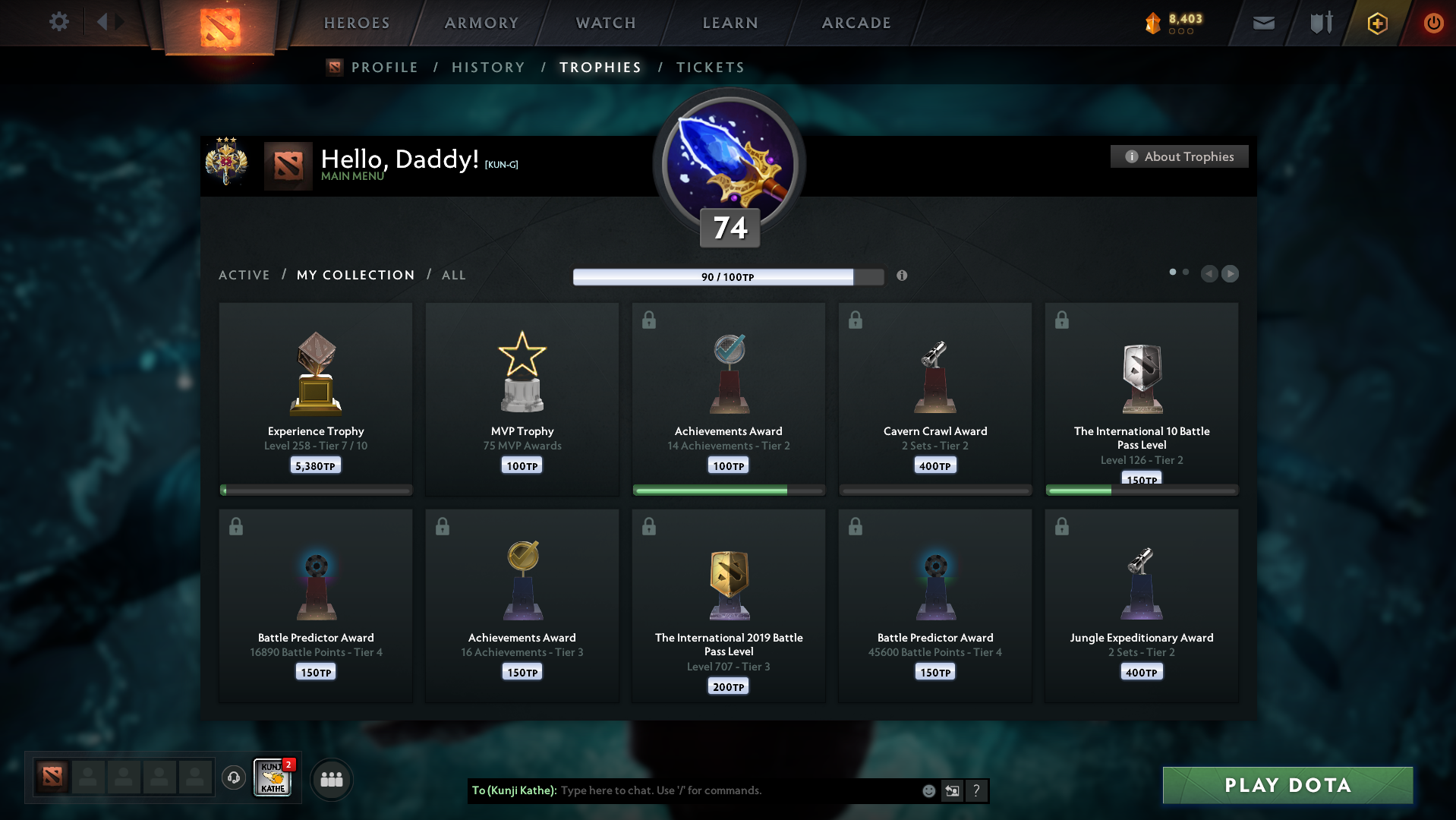
Task: Open the friends list icon near the chat
Action: point(331,778)
